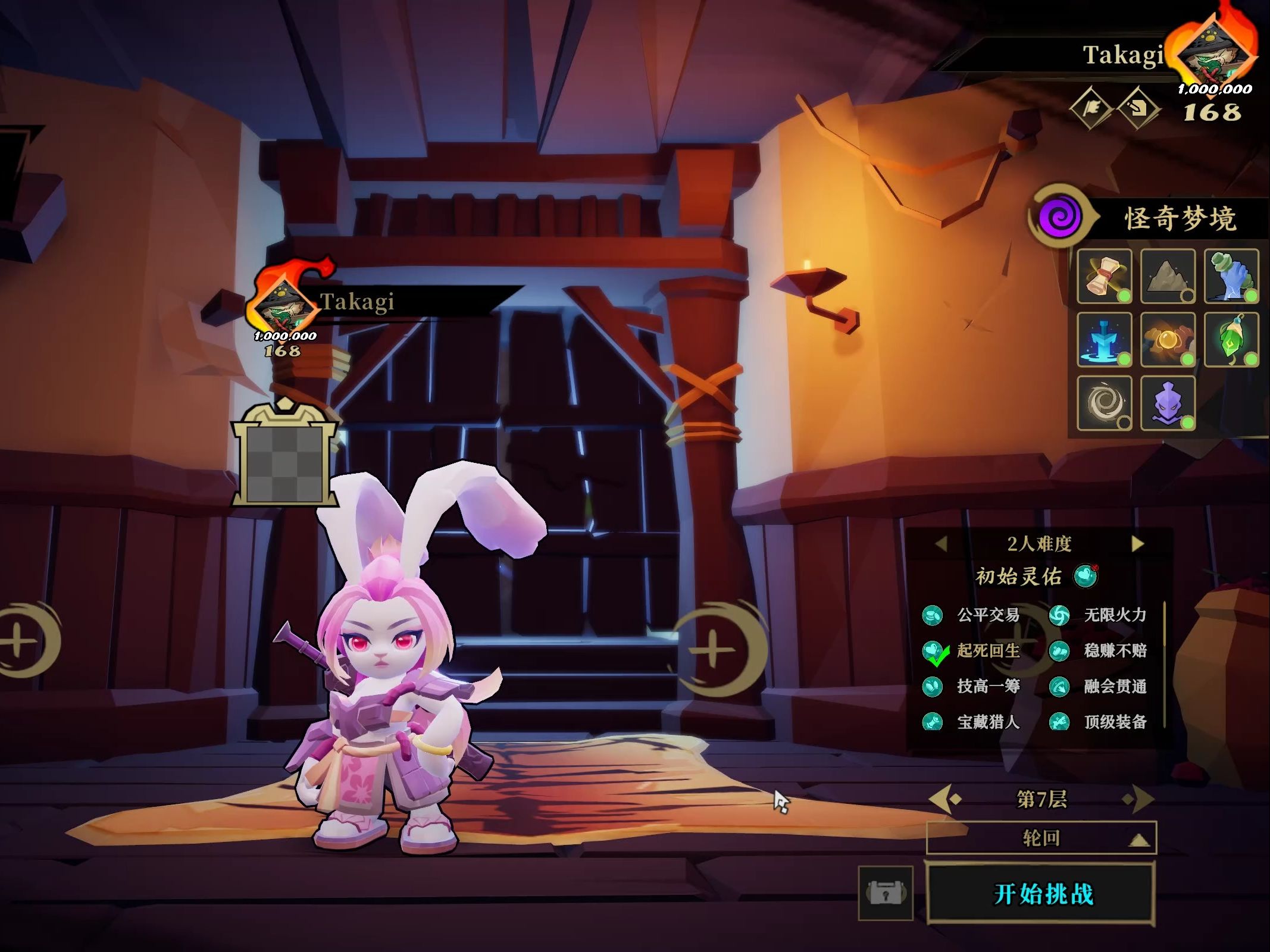Open the flag icon beside Takagi's badge

click(1091, 109)
